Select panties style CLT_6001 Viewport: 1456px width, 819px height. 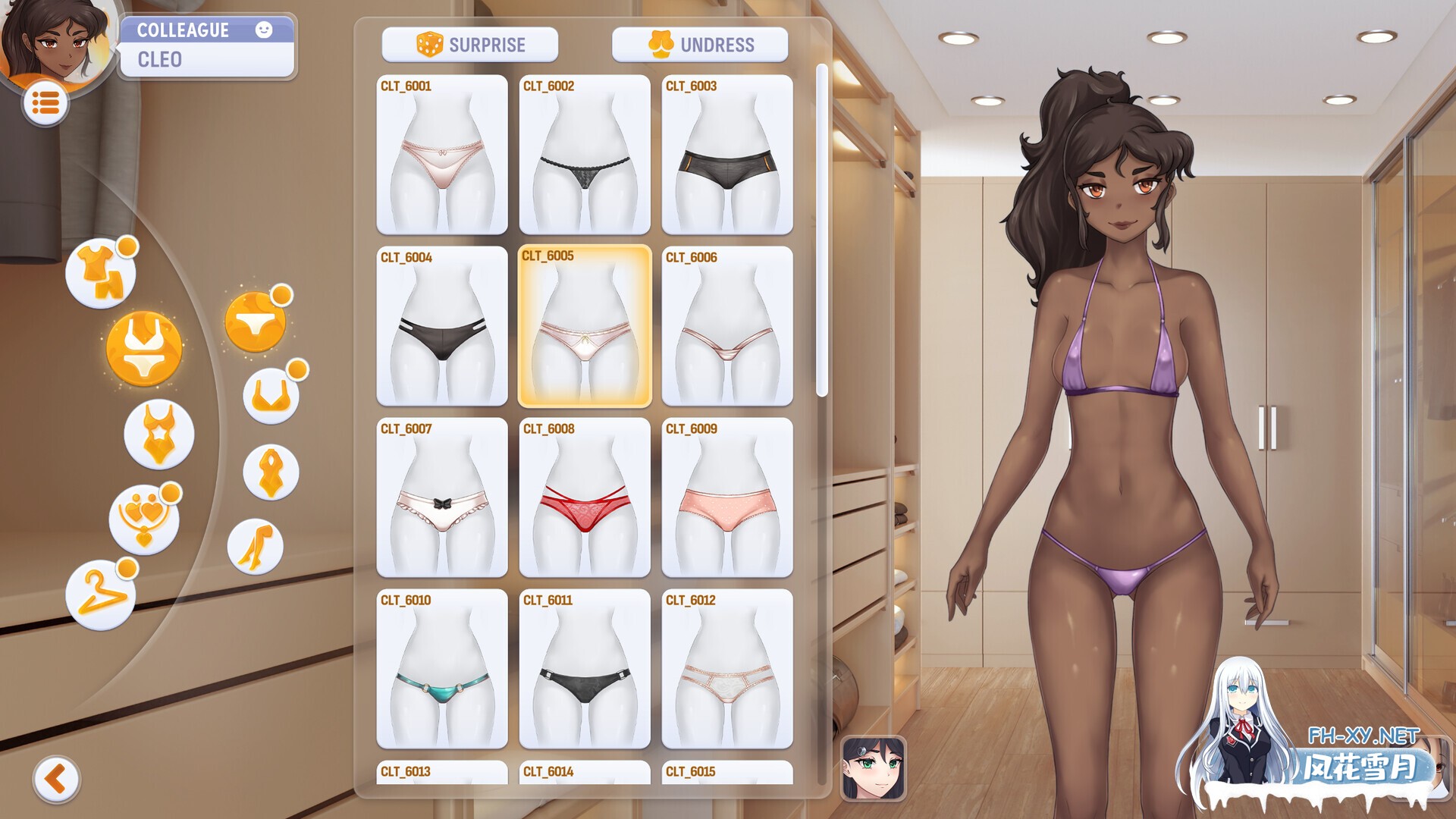coord(442,154)
